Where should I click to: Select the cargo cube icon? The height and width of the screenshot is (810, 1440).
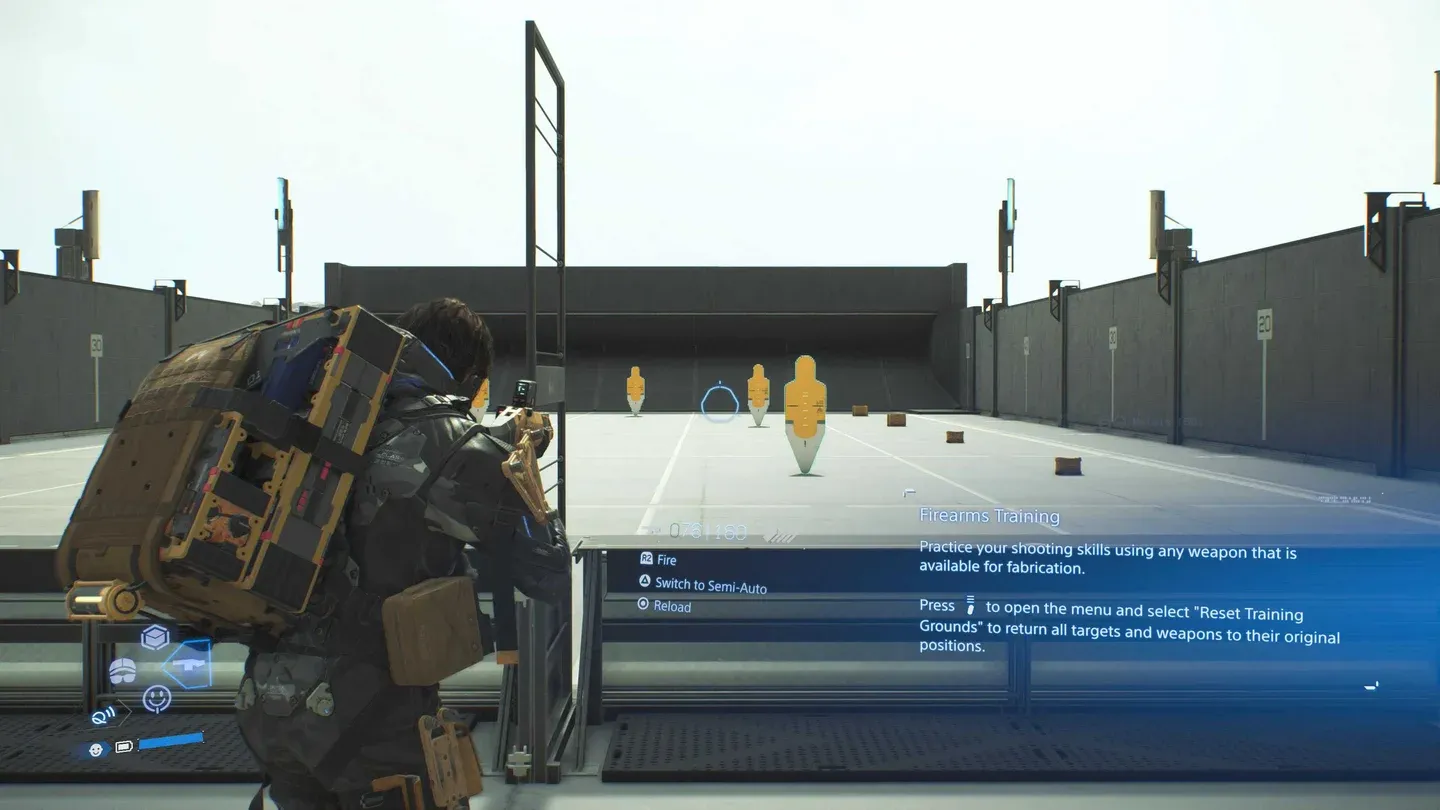(155, 636)
